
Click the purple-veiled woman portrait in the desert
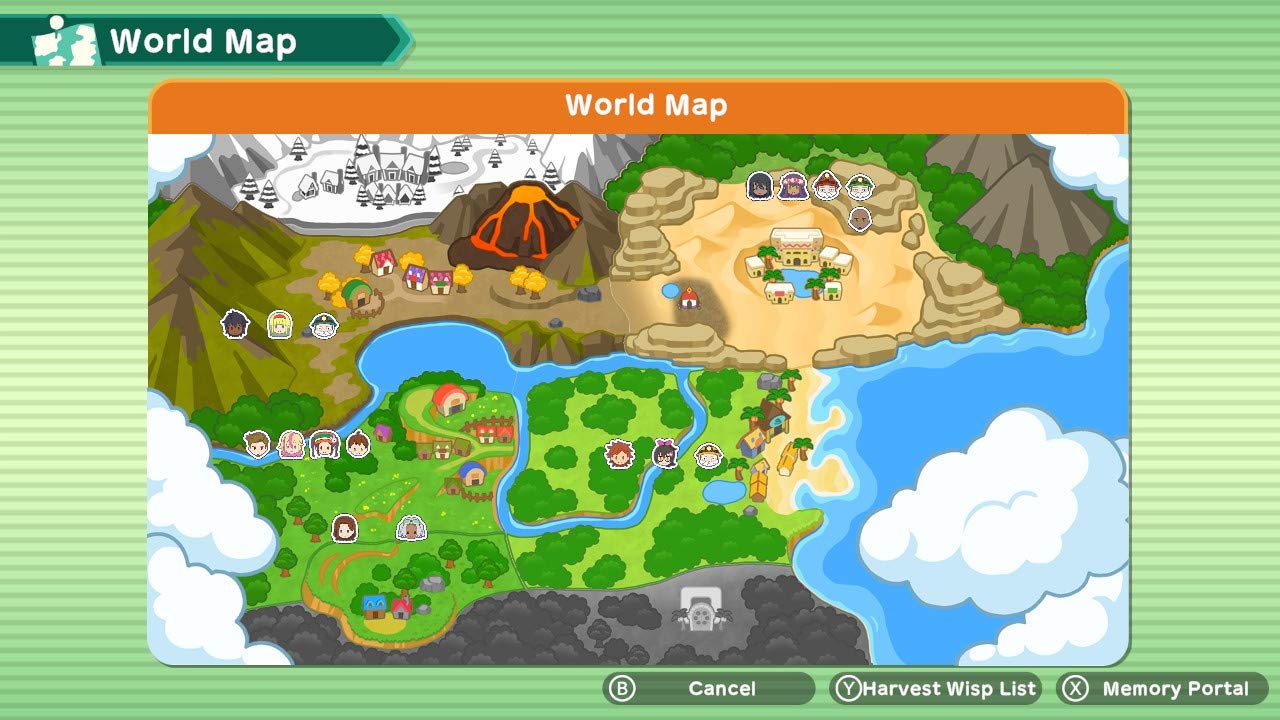795,188
